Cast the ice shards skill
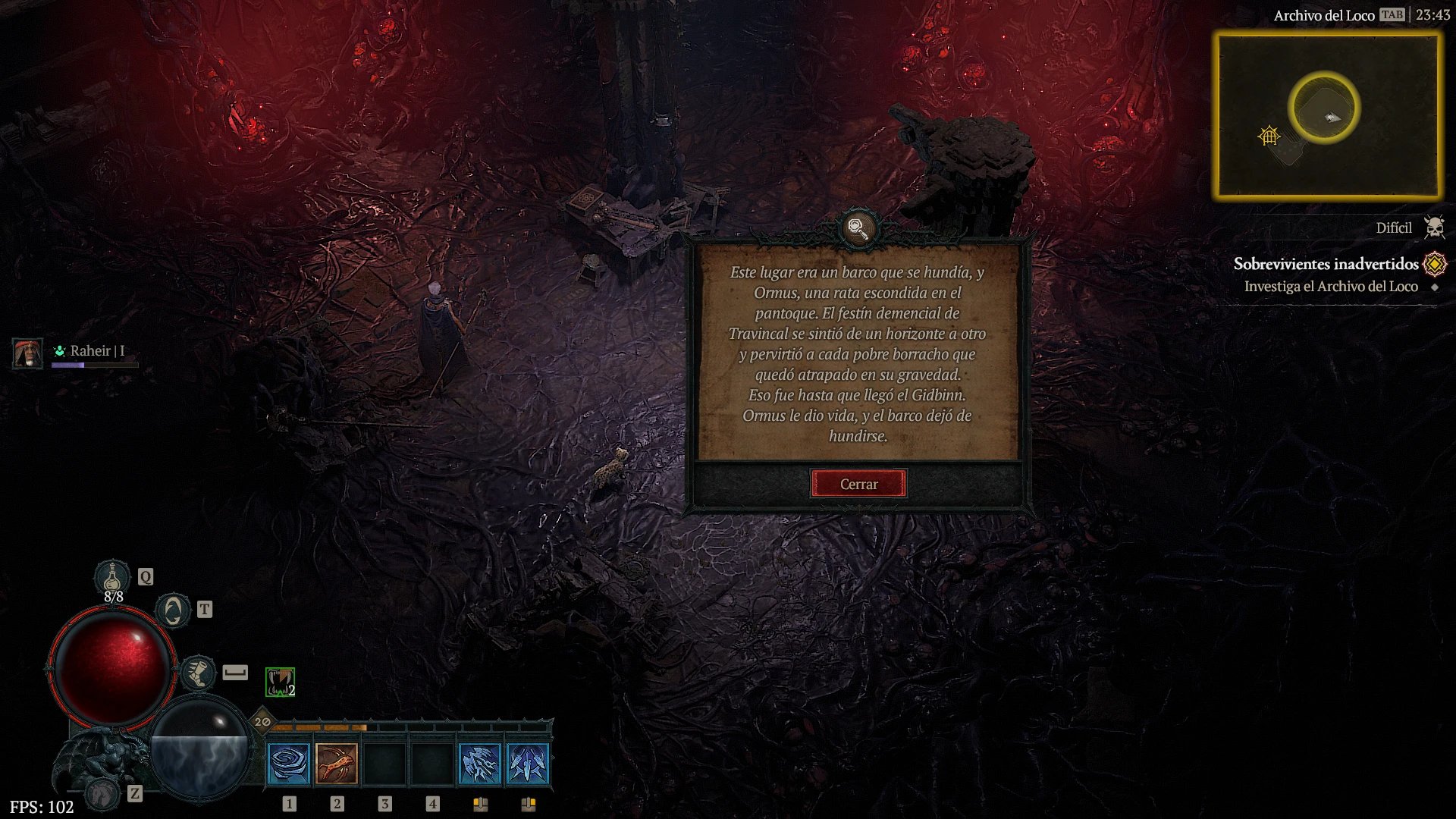 point(480,764)
